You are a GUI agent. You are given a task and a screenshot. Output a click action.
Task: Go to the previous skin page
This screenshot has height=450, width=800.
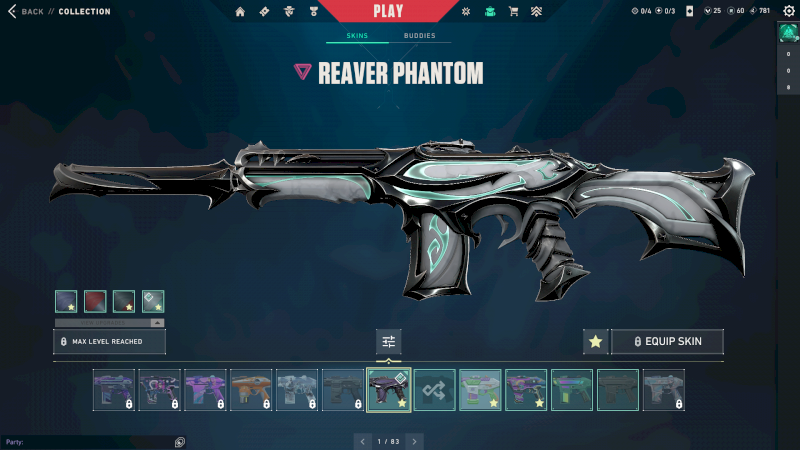click(362, 441)
